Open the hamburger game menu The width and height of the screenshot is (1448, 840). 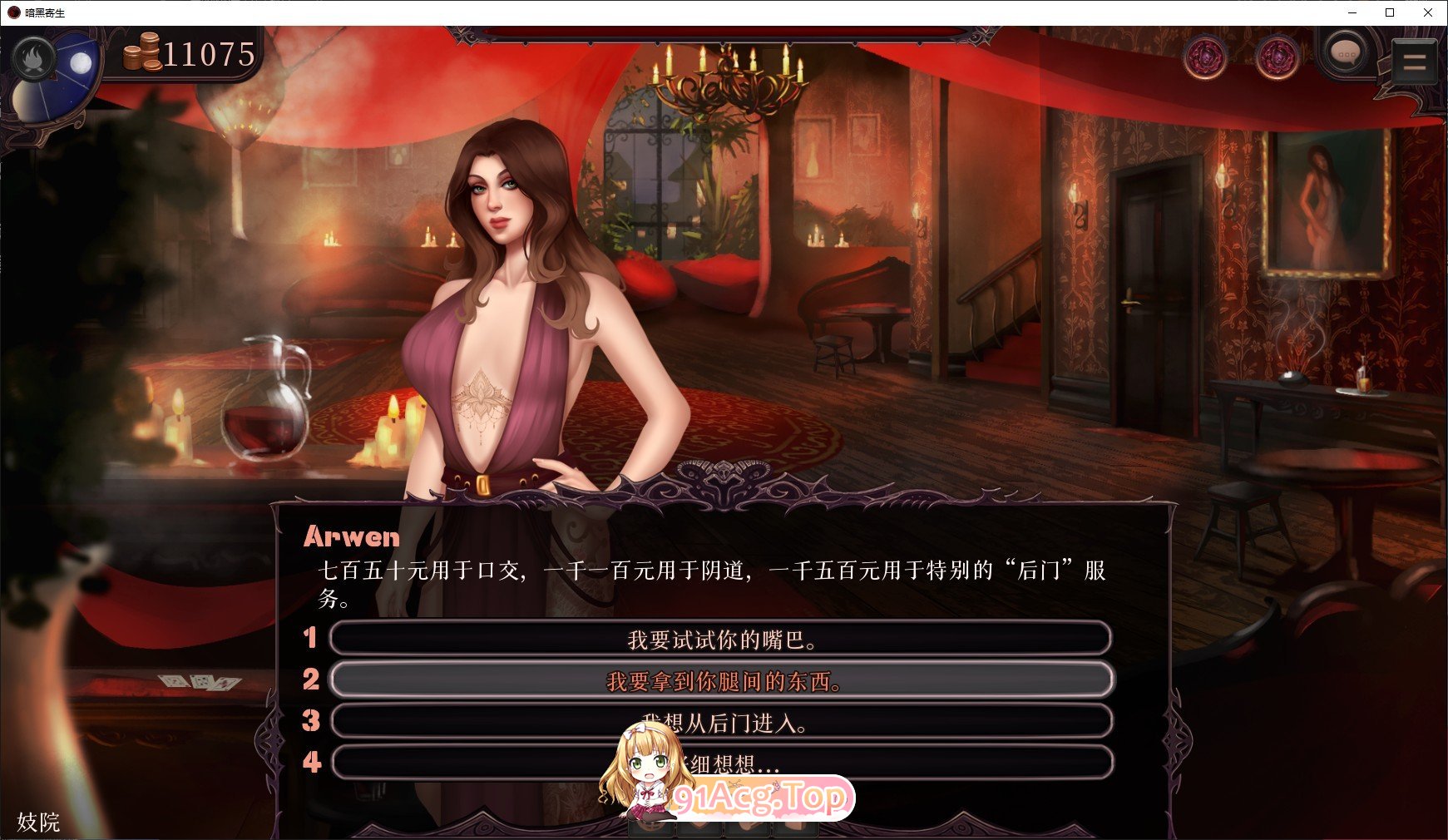click(x=1413, y=60)
